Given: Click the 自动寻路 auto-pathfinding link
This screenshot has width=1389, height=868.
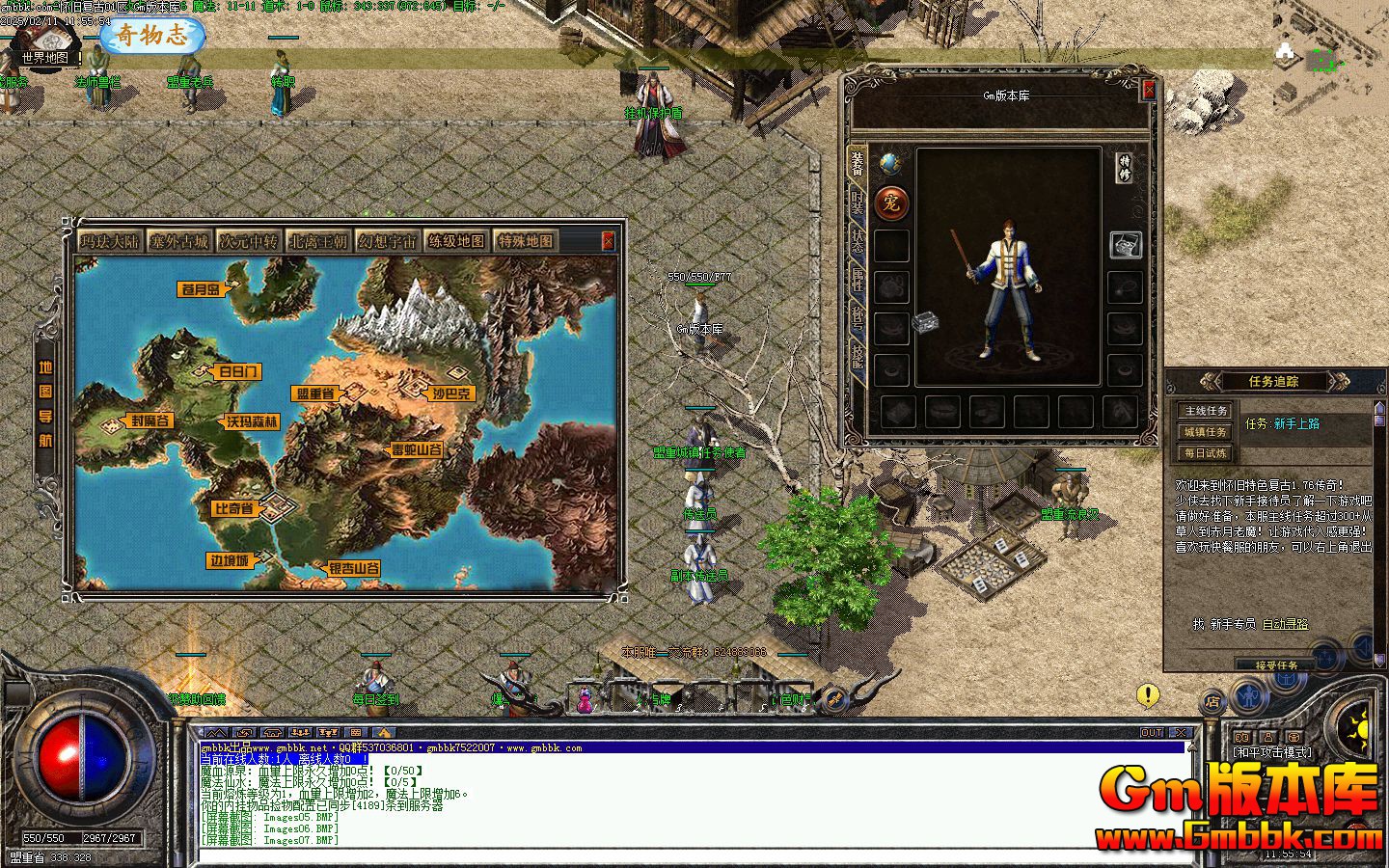Looking at the screenshot, I should 1285,624.
